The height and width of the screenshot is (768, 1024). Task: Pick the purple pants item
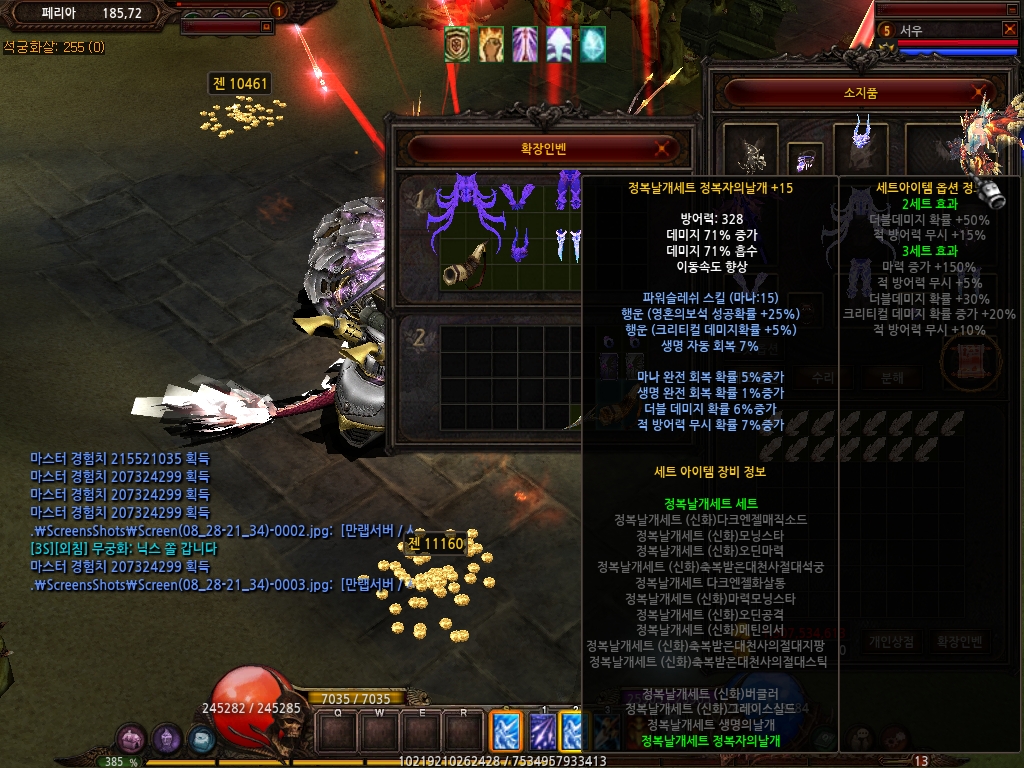[x=569, y=190]
